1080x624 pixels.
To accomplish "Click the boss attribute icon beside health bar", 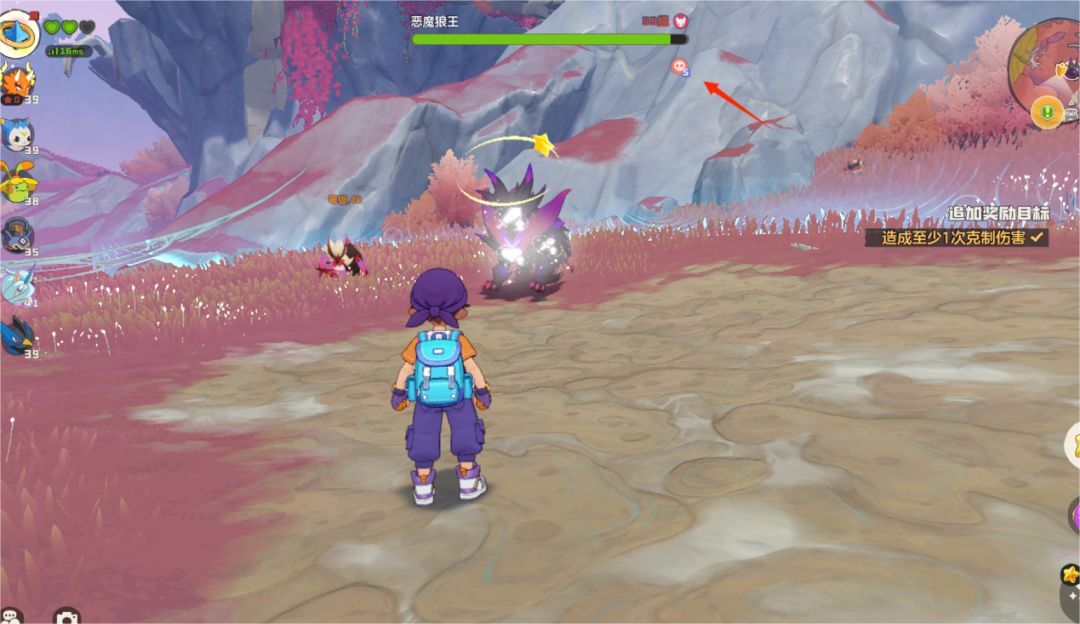I will click(680, 20).
